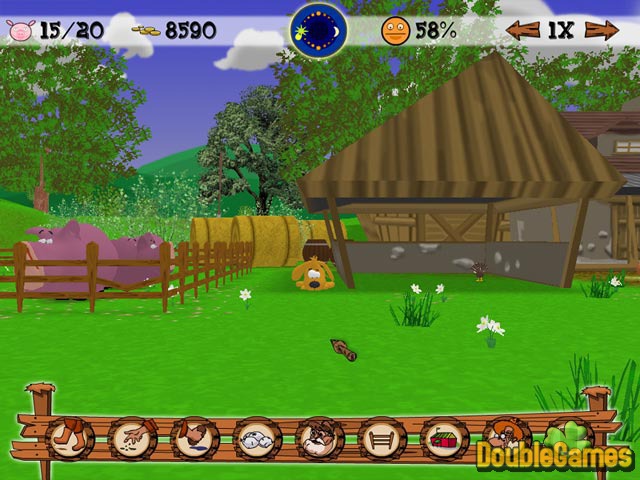Viewport: 640px width, 480px height.
Task: Activate the bulldog icon on the toolbar
Action: click(319, 437)
